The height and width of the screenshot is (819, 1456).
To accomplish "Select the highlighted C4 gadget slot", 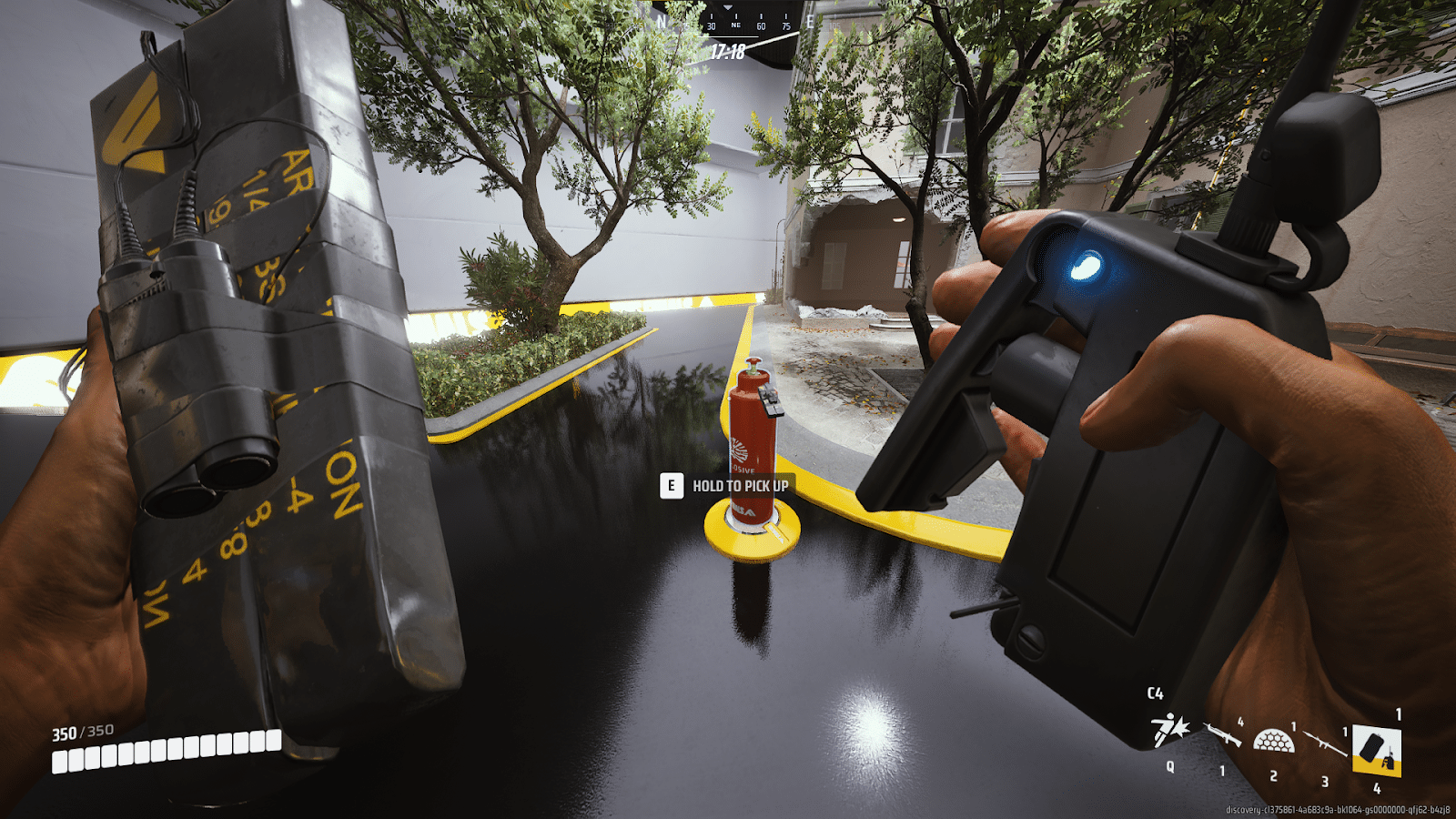I will point(1376,750).
